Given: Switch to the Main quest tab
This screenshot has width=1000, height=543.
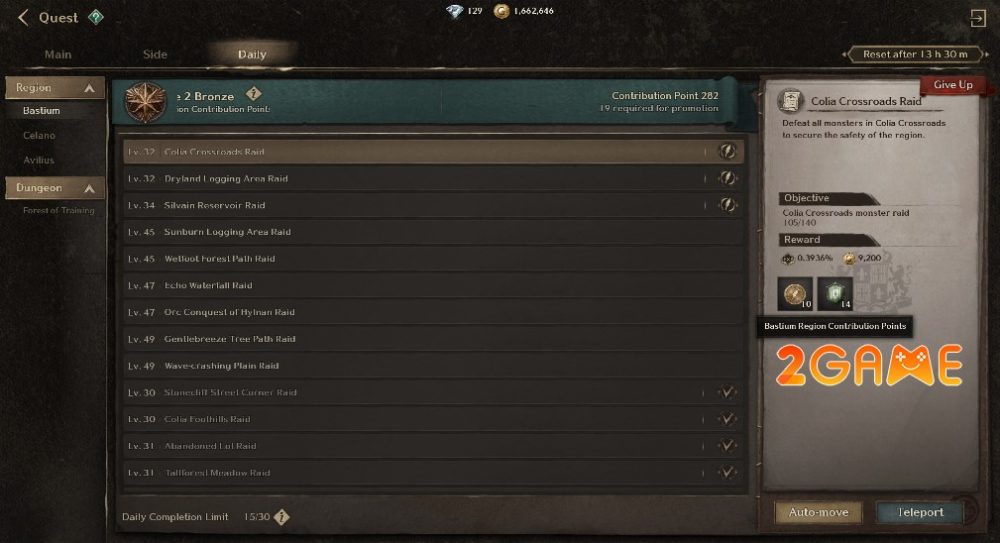Looking at the screenshot, I should 58,54.
